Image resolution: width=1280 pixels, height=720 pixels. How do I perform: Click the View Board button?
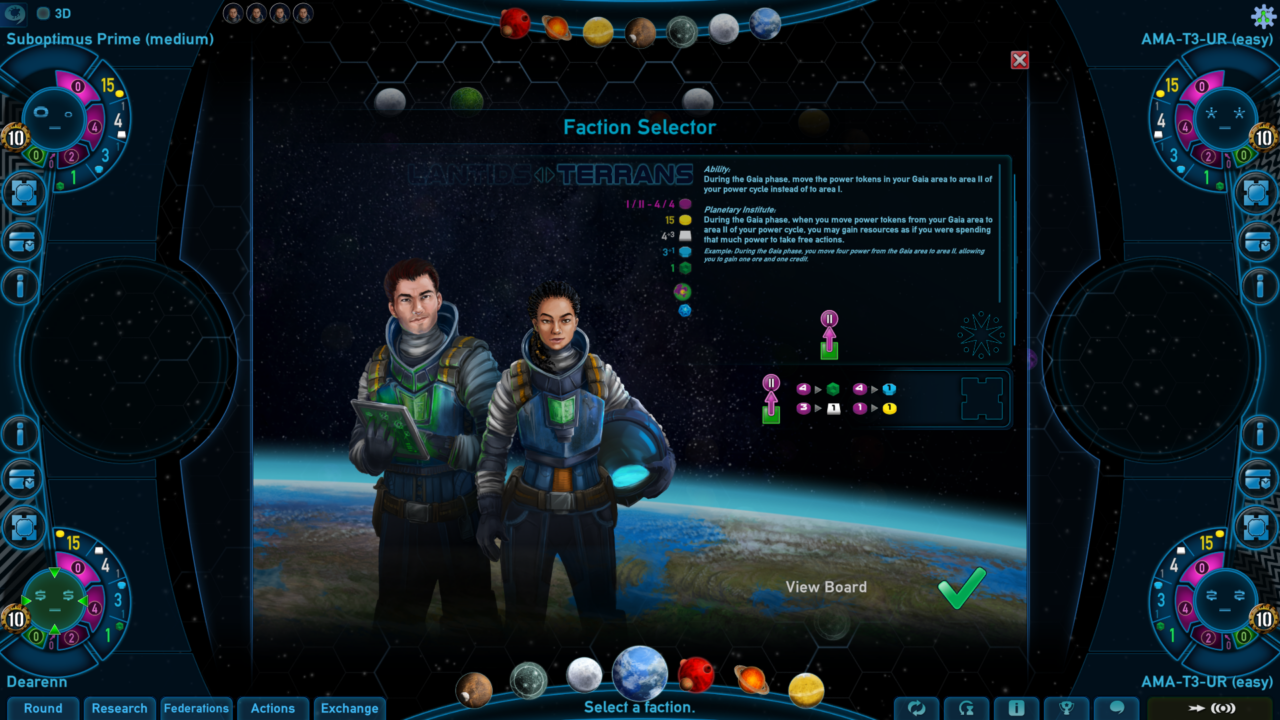(x=826, y=587)
